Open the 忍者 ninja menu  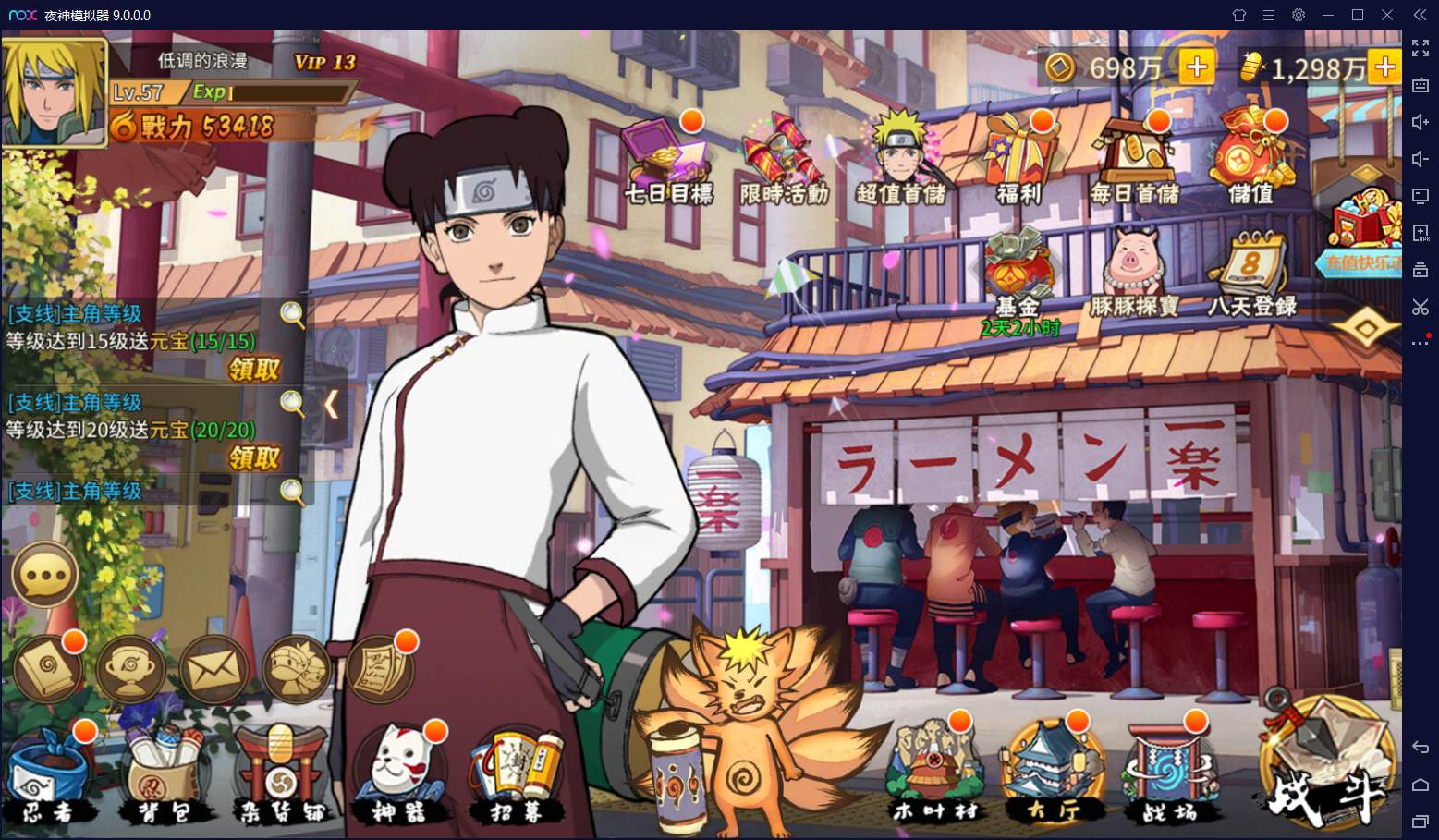(x=48, y=776)
